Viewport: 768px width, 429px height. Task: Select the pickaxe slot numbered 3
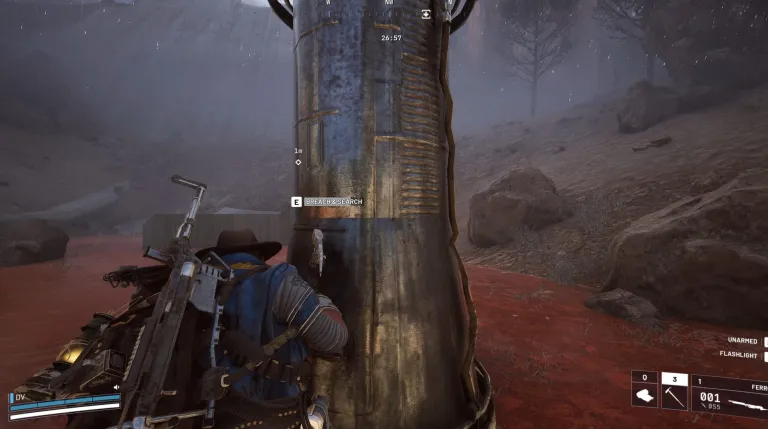click(x=674, y=397)
